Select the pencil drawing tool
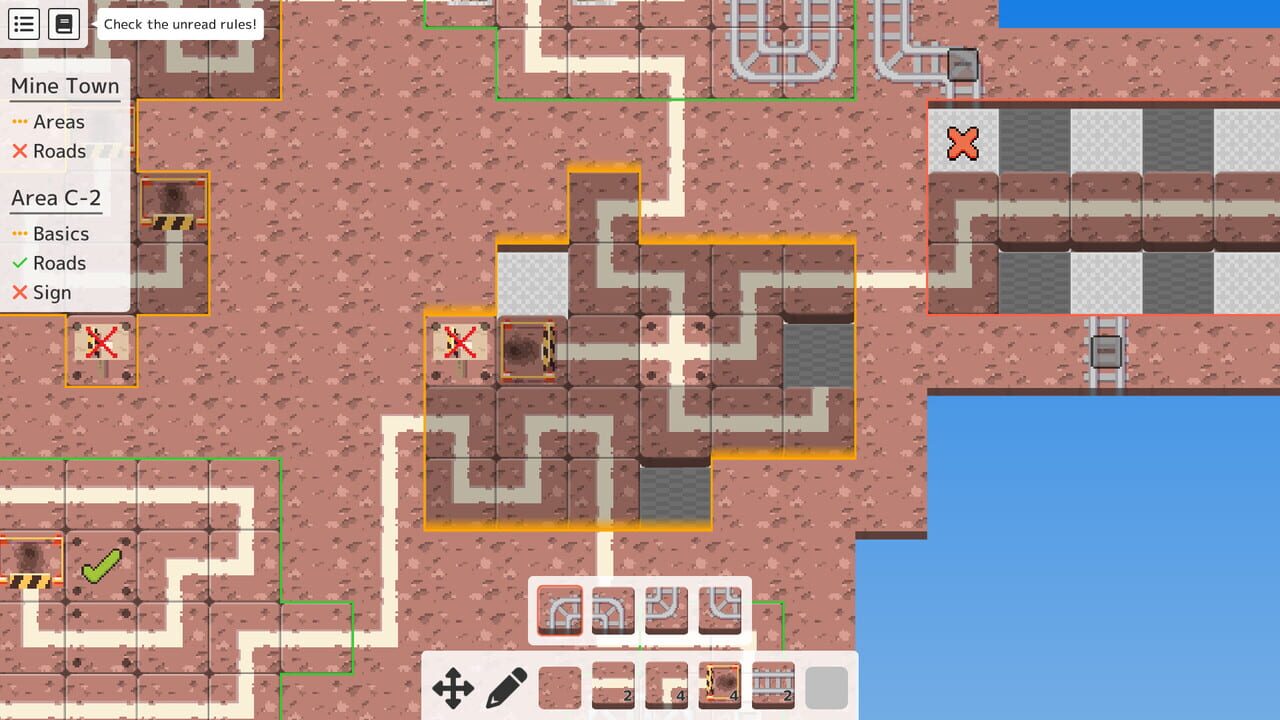This screenshot has height=720, width=1280. [507, 688]
